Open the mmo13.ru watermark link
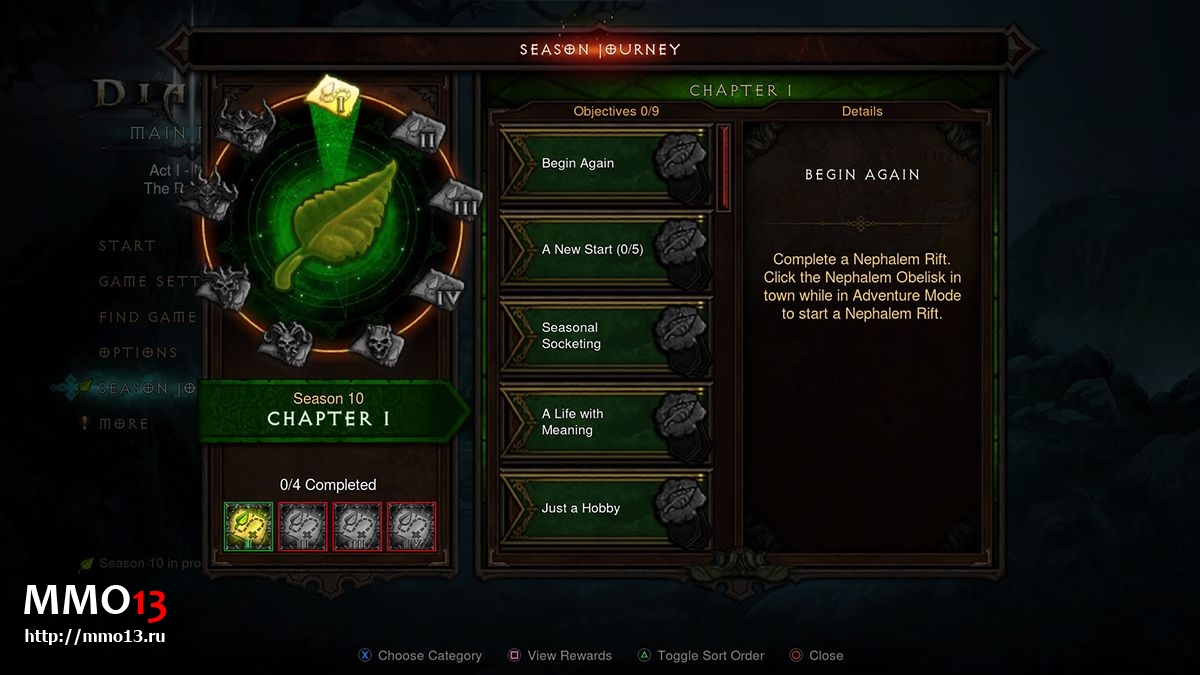This screenshot has height=675, width=1200. click(x=94, y=635)
